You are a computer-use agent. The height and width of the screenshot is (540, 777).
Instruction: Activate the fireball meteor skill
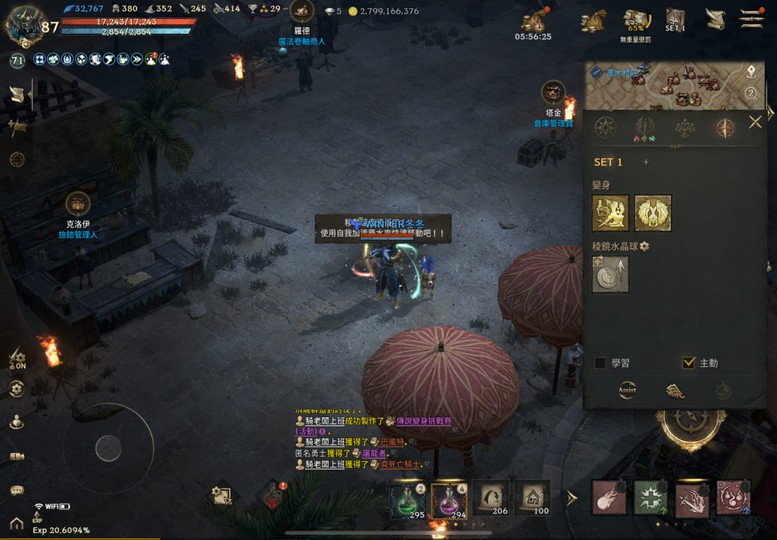(608, 497)
